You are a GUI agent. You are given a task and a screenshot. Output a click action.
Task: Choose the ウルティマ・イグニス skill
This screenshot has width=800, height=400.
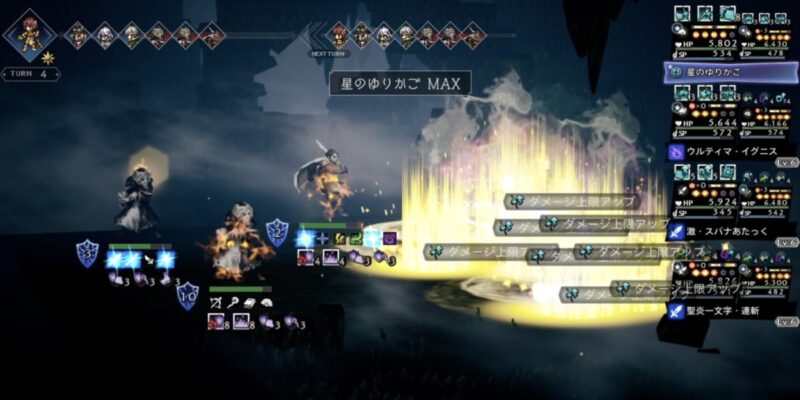[x=731, y=151]
